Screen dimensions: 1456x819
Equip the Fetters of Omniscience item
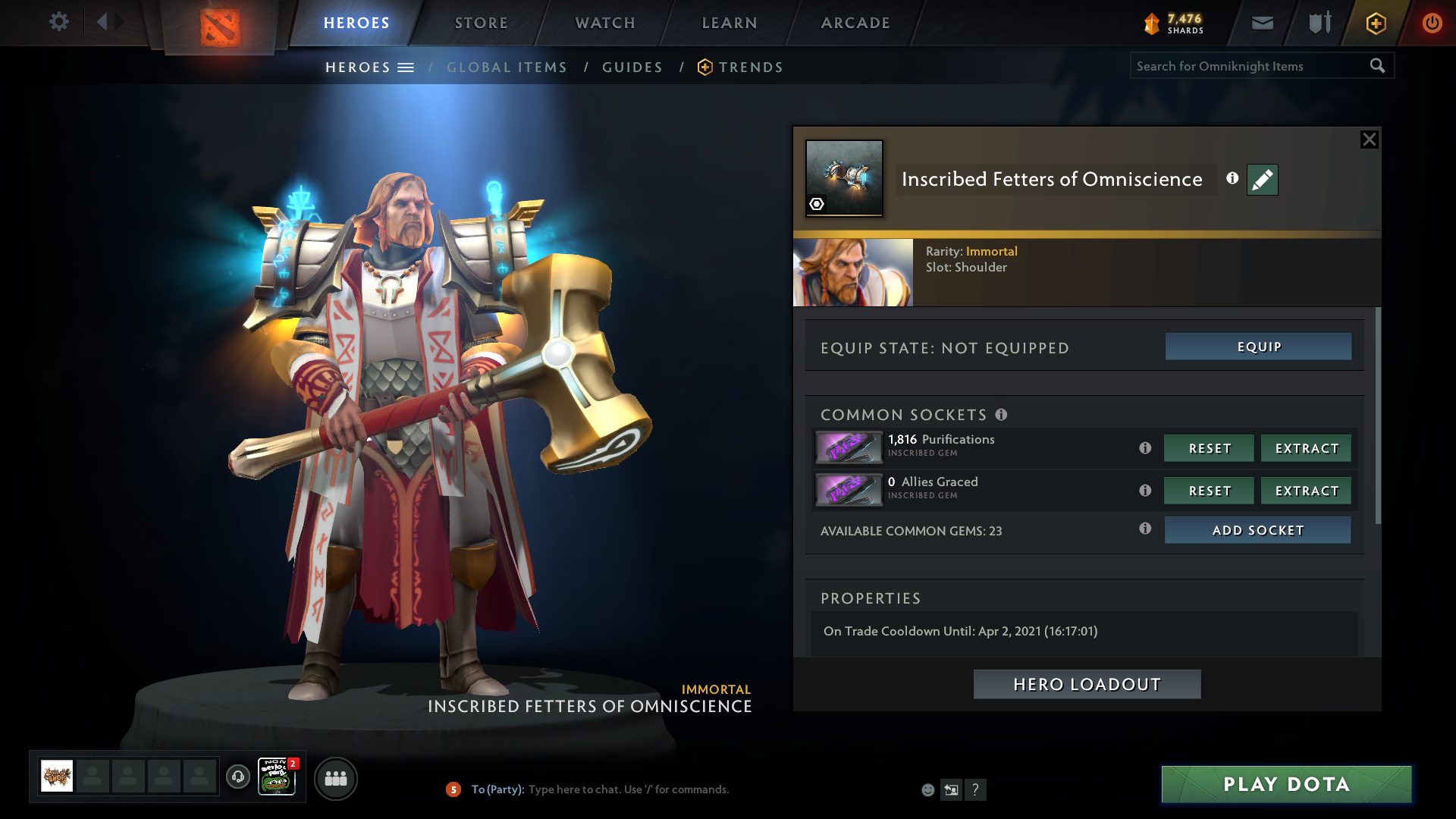tap(1258, 347)
